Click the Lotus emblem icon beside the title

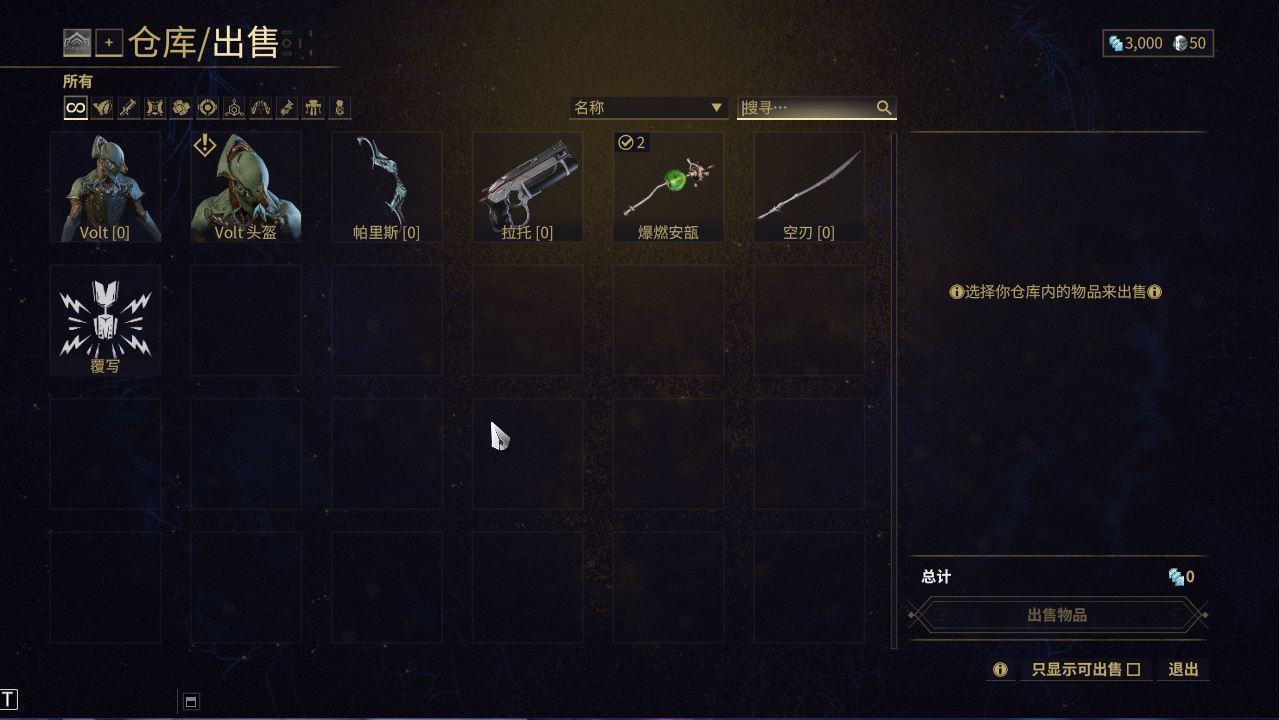point(77,43)
